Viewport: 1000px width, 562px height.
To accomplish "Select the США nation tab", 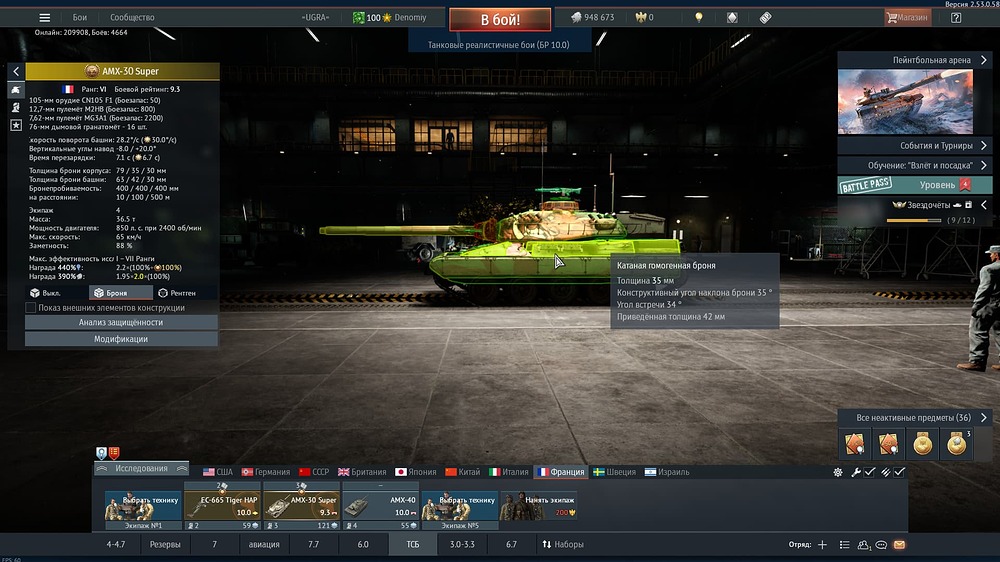I will (217, 472).
